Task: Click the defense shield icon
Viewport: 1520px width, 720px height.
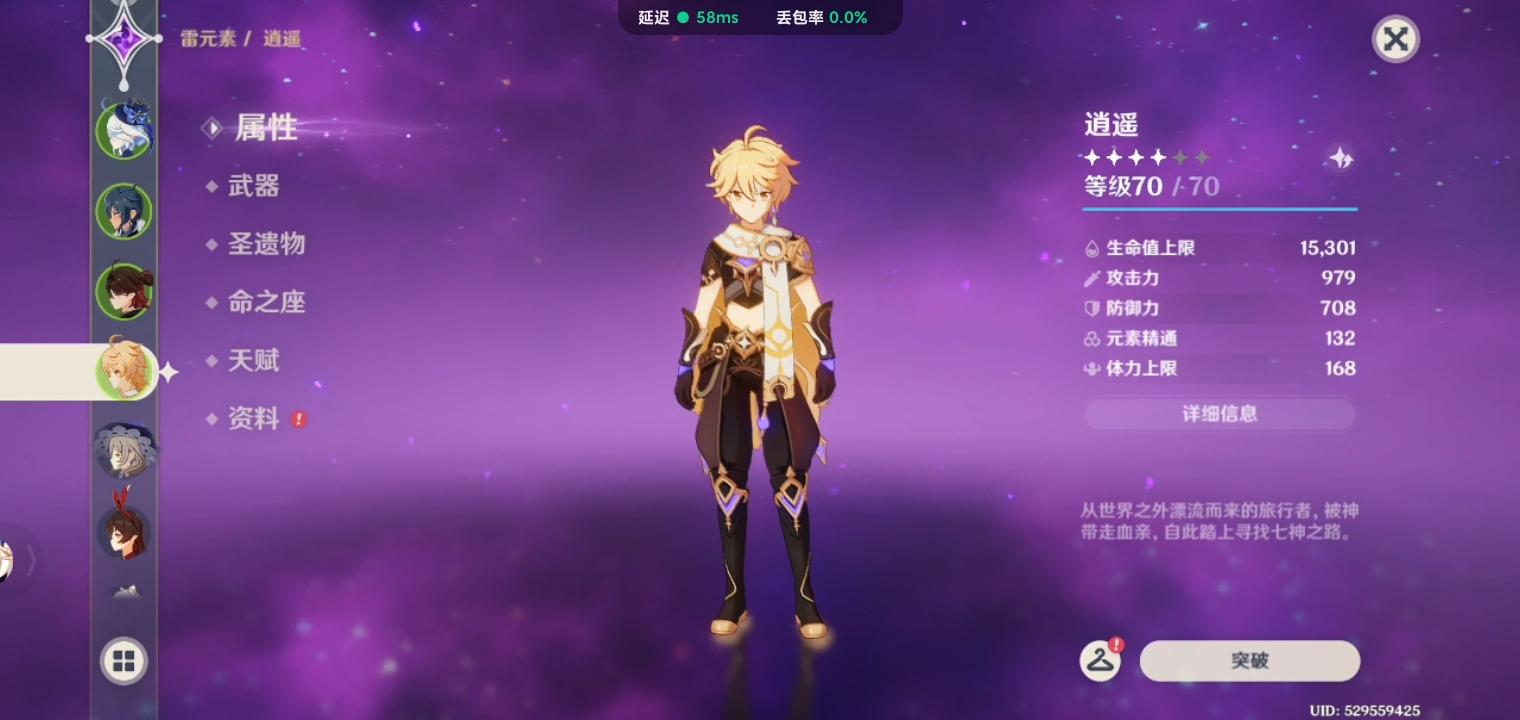Action: pos(1092,308)
